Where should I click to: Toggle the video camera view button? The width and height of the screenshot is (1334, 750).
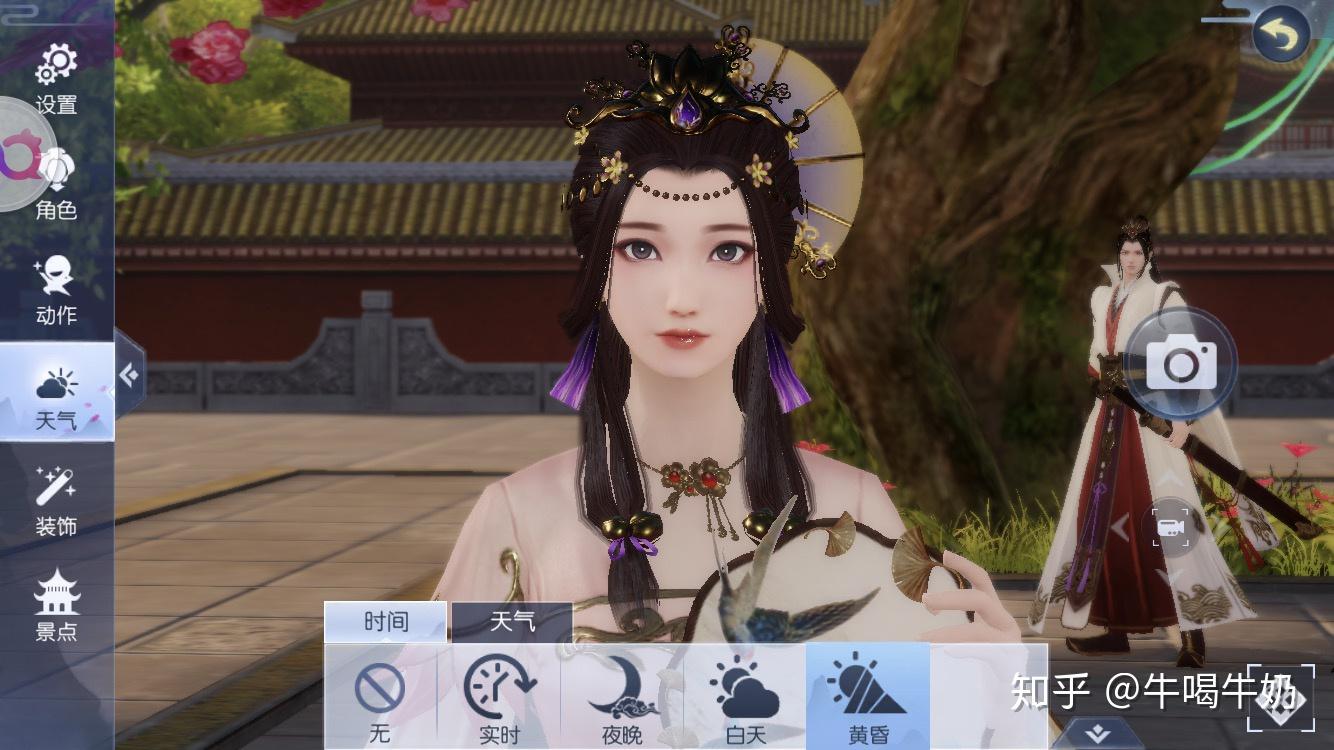point(1170,527)
